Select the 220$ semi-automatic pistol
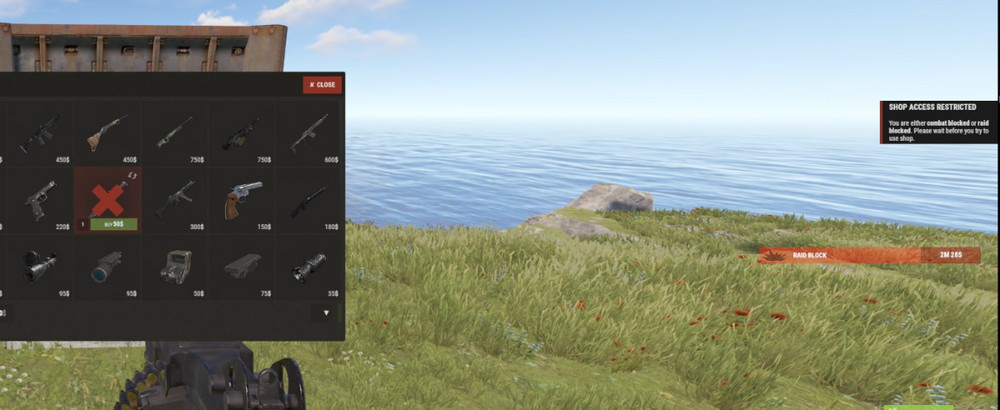 [x=40, y=199]
